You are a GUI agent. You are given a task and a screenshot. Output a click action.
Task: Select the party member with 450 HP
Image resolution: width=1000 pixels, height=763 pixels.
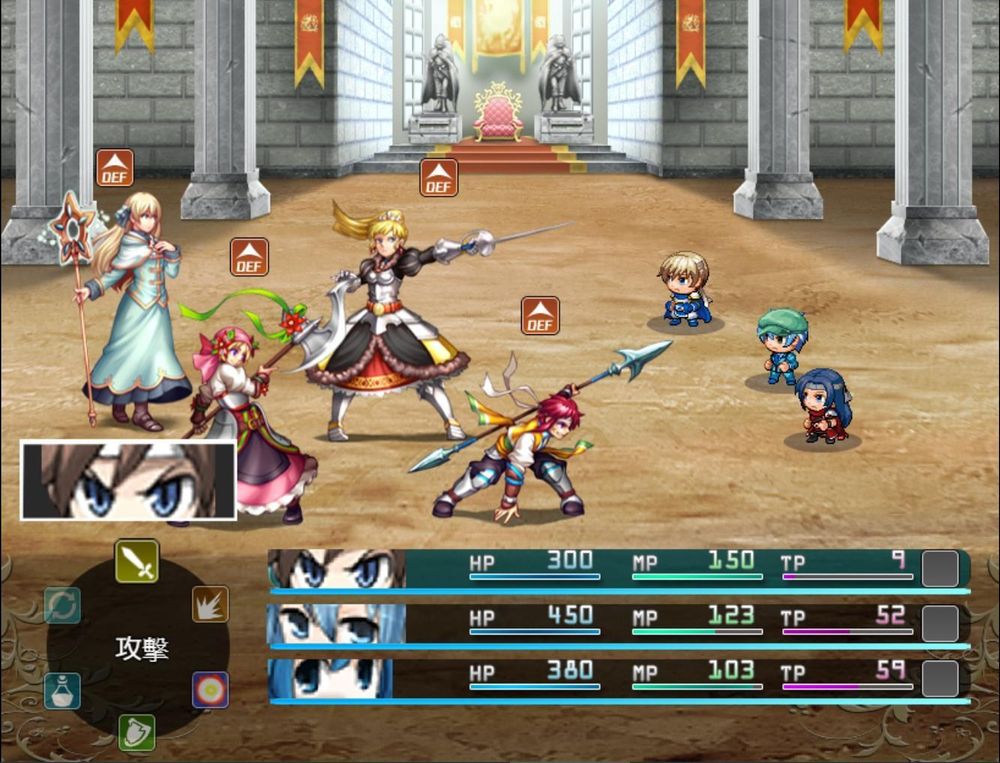click(x=618, y=623)
